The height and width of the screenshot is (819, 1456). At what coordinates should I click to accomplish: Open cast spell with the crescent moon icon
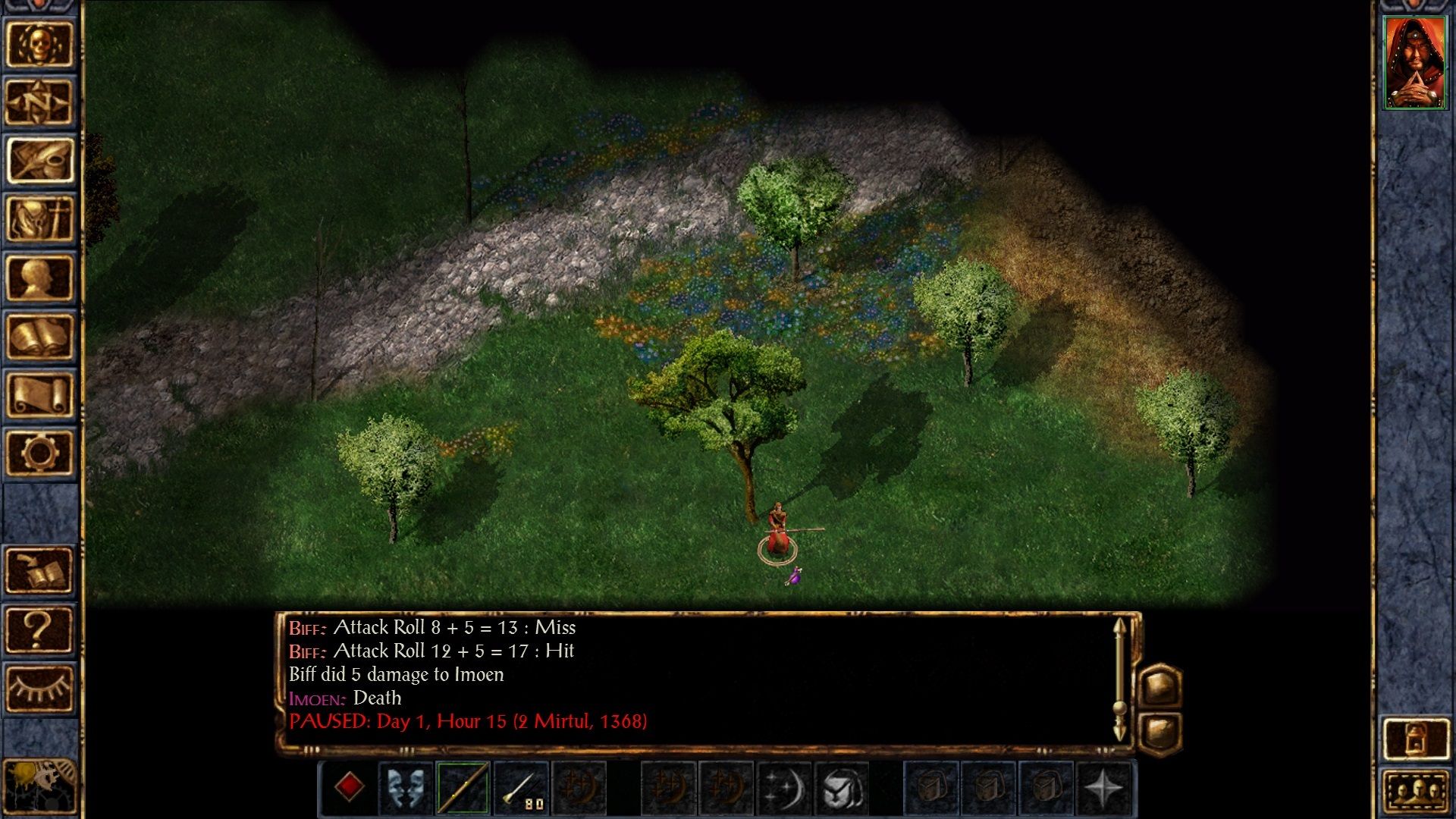(x=785, y=789)
